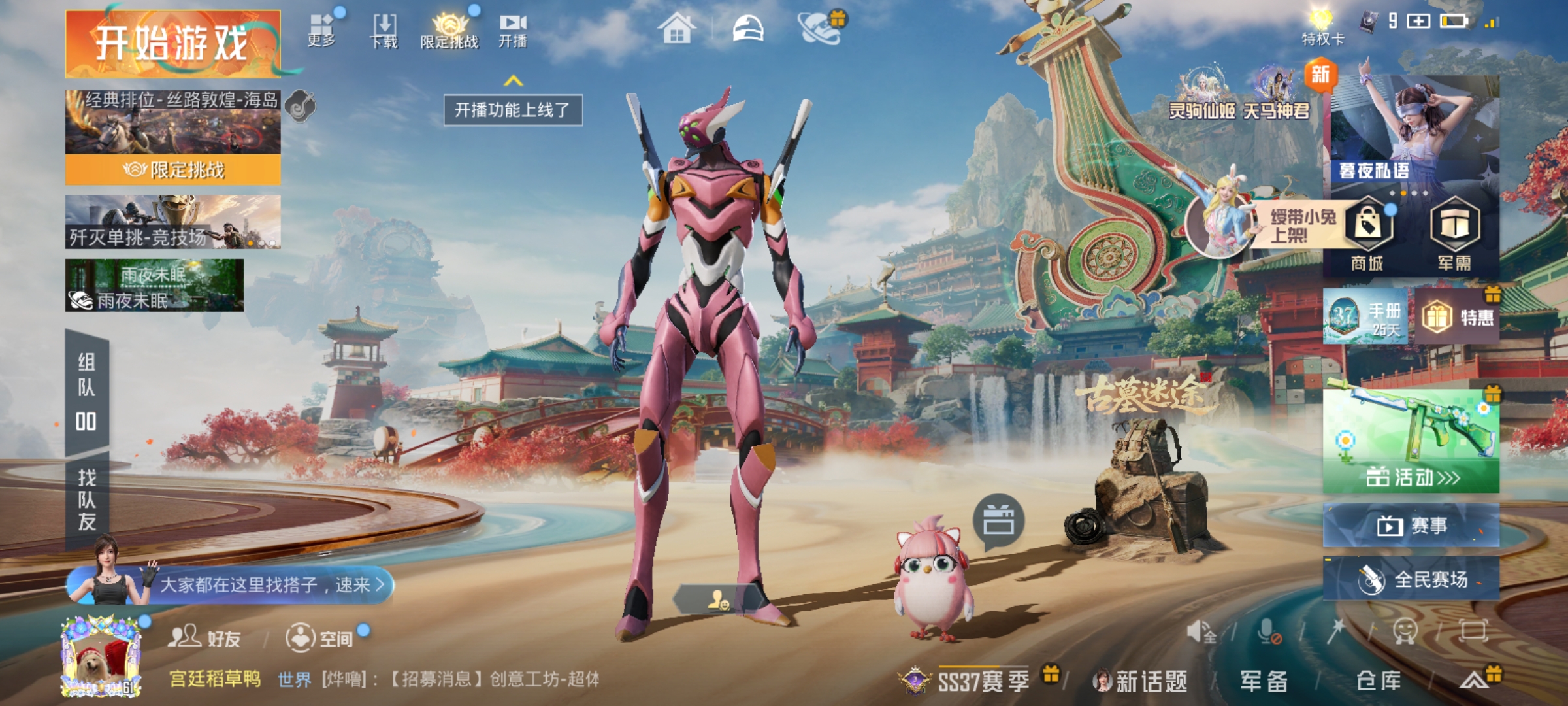Start the match with 开始游戏
The width and height of the screenshot is (1568, 706).
[x=172, y=44]
